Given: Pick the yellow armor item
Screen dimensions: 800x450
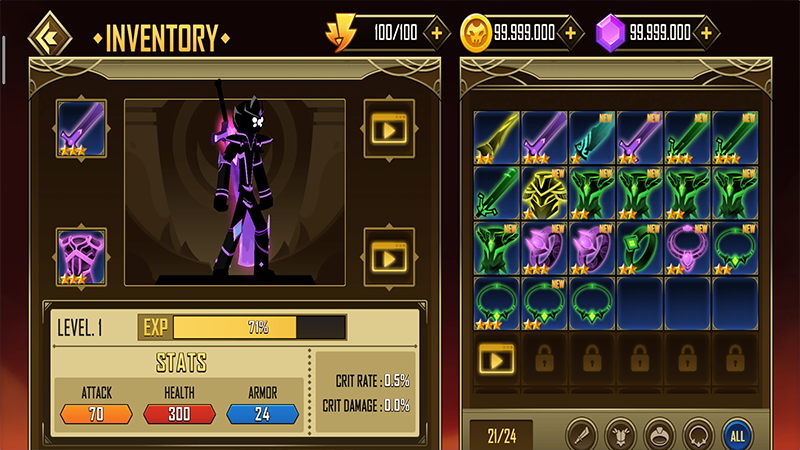Looking at the screenshot, I should pyautogui.click(x=544, y=192).
